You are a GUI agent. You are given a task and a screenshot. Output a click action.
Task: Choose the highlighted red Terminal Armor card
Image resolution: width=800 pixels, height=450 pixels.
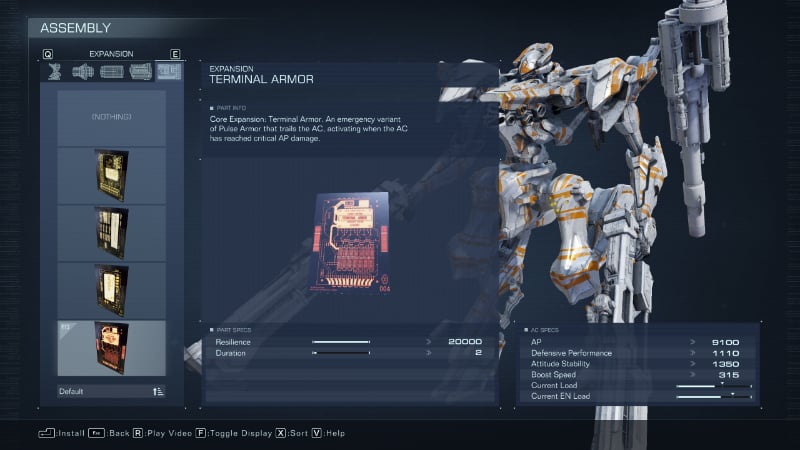(111, 346)
